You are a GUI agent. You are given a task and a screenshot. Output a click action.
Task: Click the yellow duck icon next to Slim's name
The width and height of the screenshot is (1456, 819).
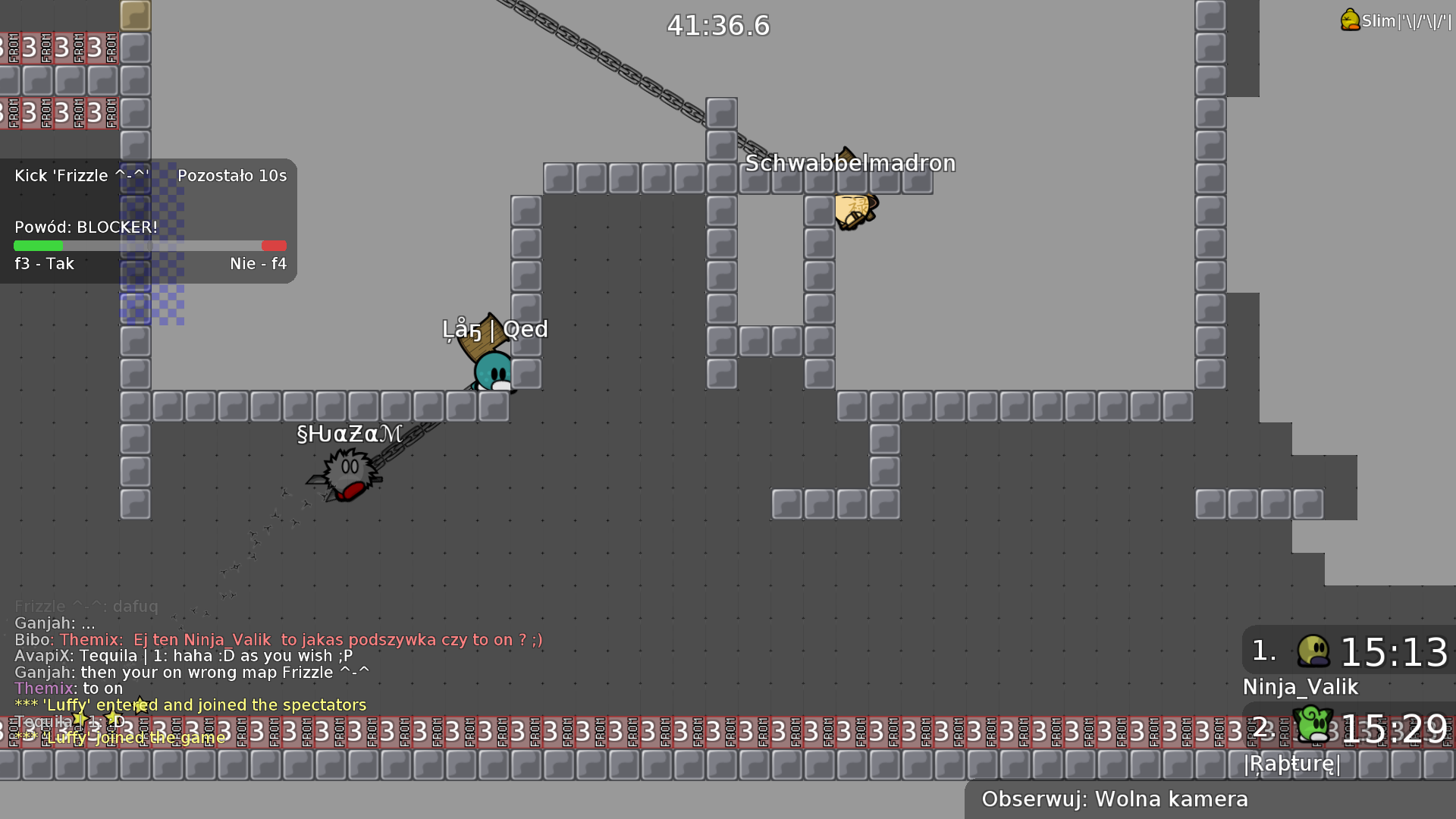[1350, 20]
